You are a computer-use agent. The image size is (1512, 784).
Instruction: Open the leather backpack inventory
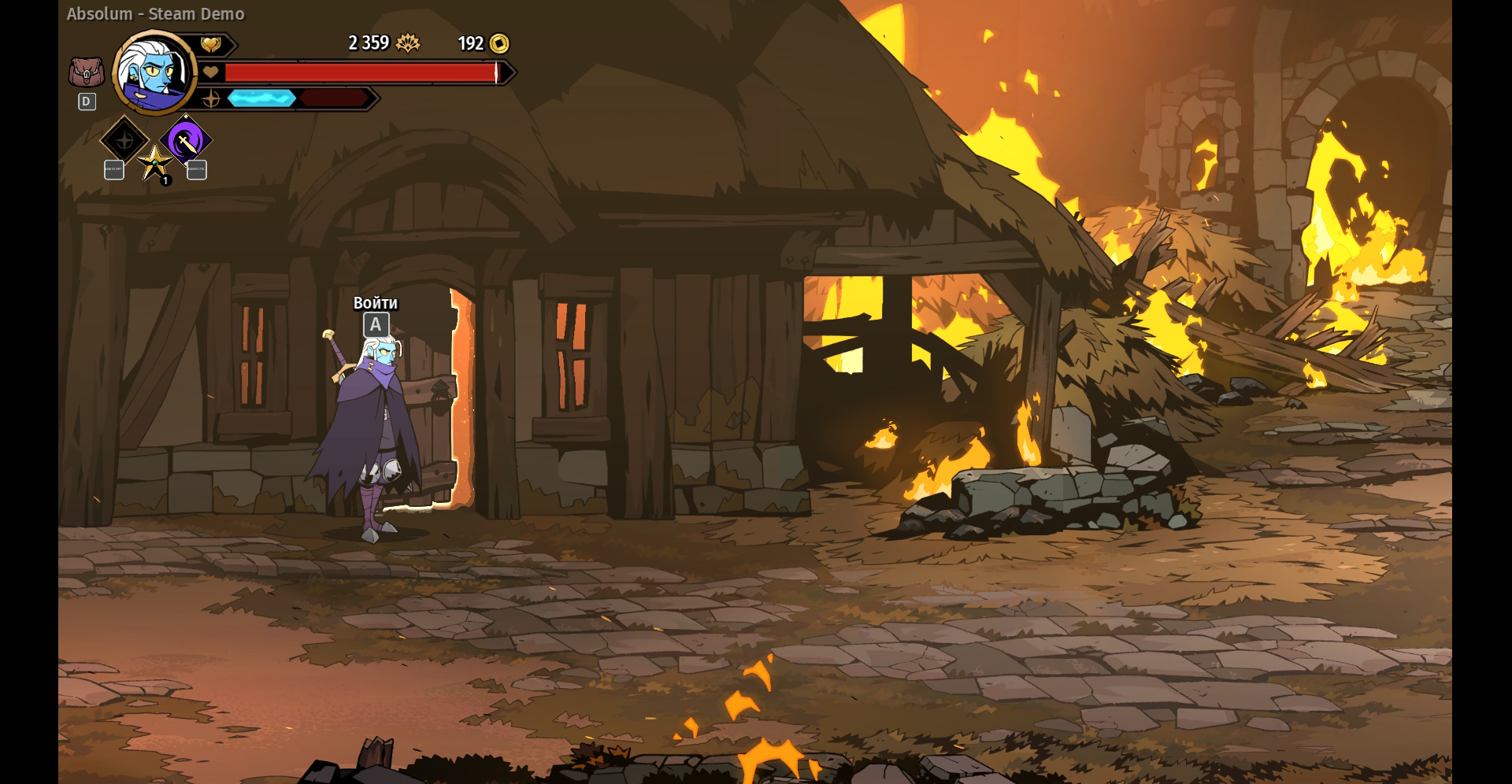pyautogui.click(x=86, y=72)
